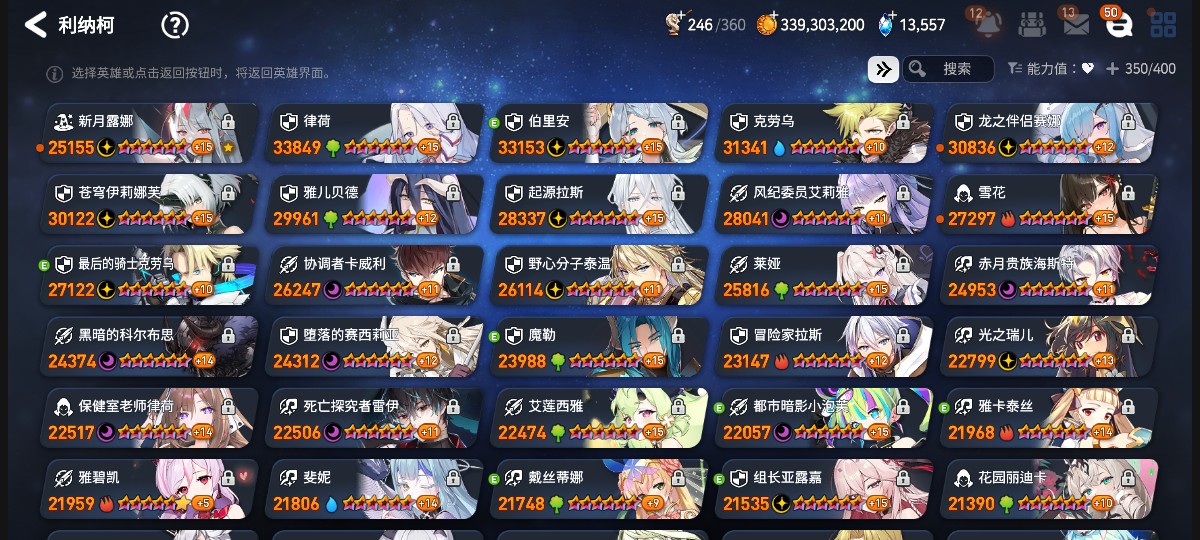1200x540 pixels.
Task: Open the mail envelope icon
Action: click(1076, 25)
